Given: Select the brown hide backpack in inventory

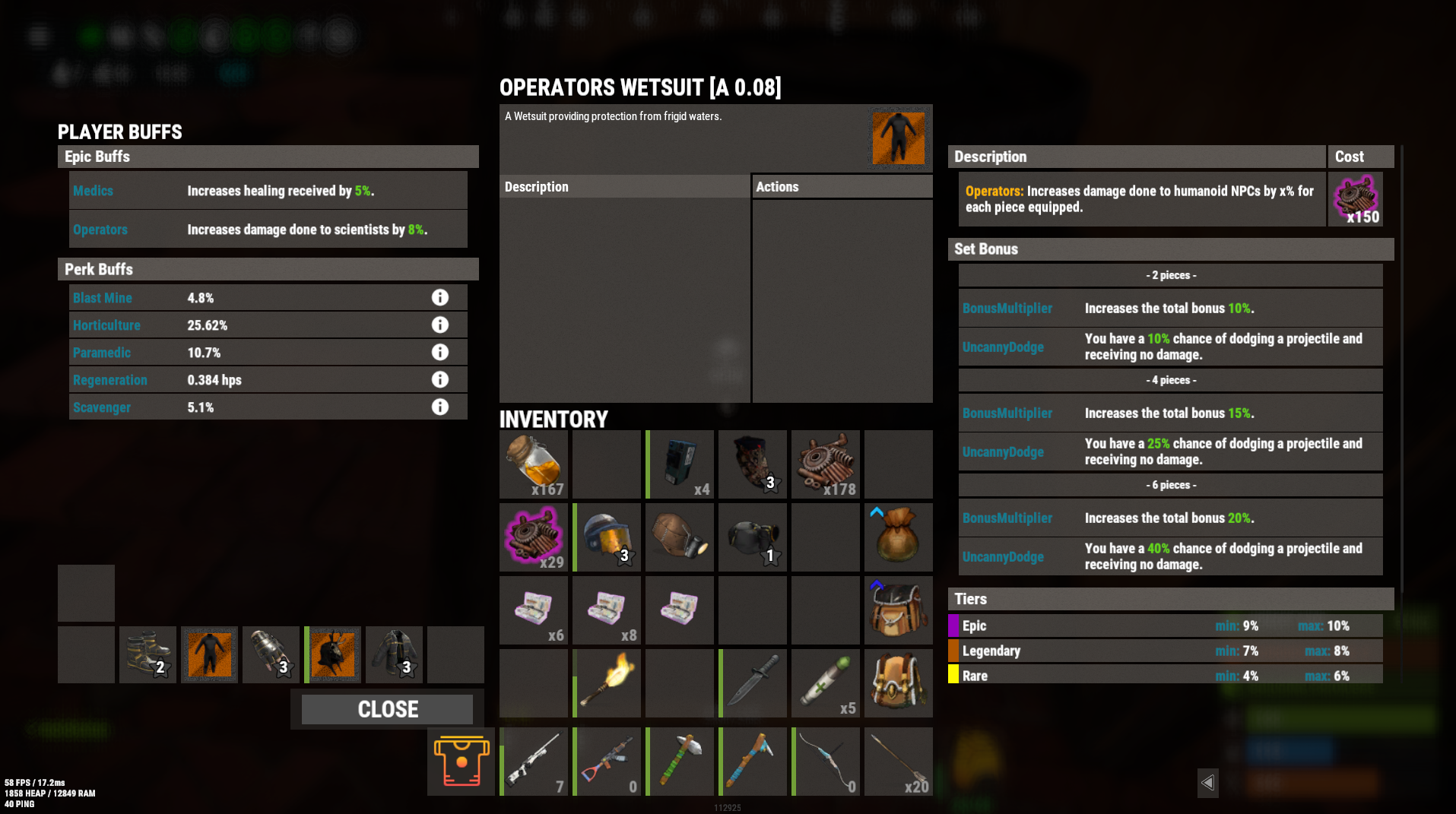Looking at the screenshot, I should click(x=898, y=610).
